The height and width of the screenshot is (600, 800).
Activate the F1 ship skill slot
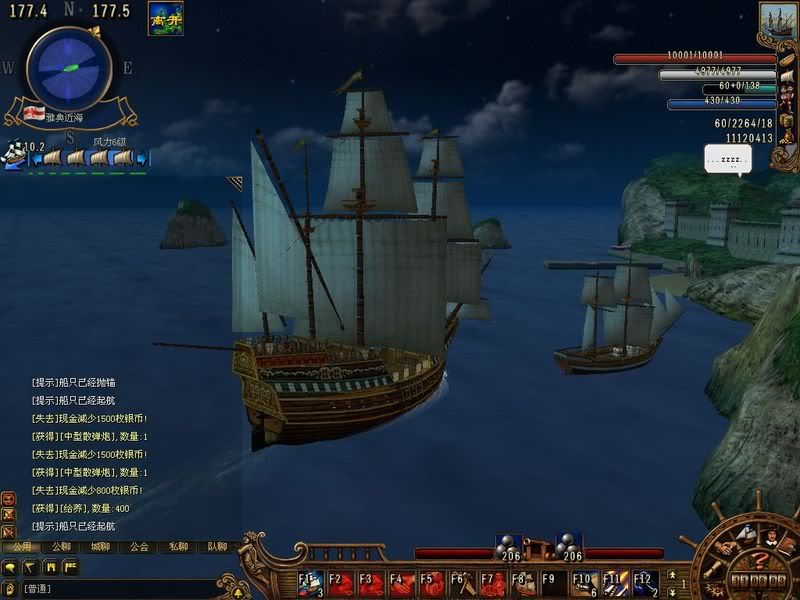tap(310, 583)
